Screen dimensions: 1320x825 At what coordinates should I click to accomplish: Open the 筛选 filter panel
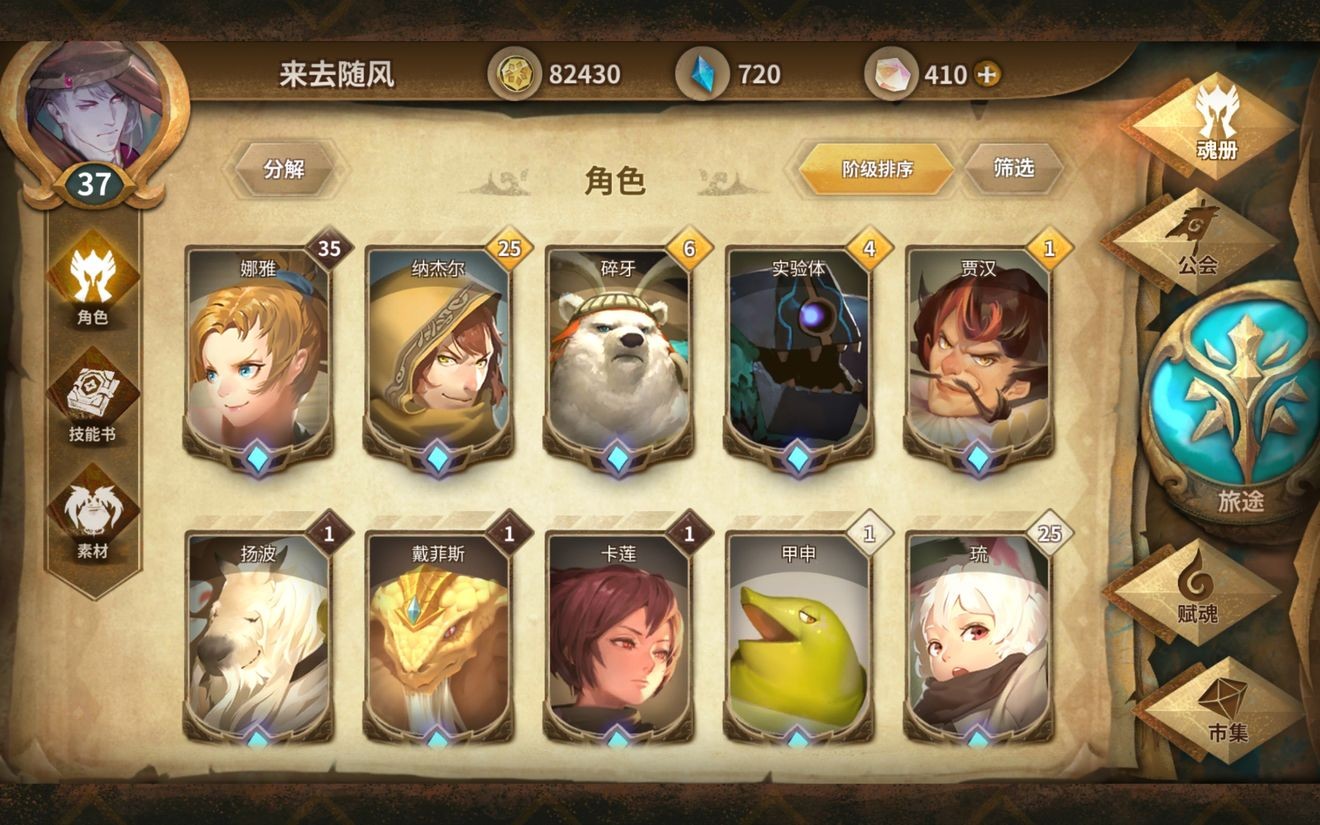click(x=1016, y=168)
